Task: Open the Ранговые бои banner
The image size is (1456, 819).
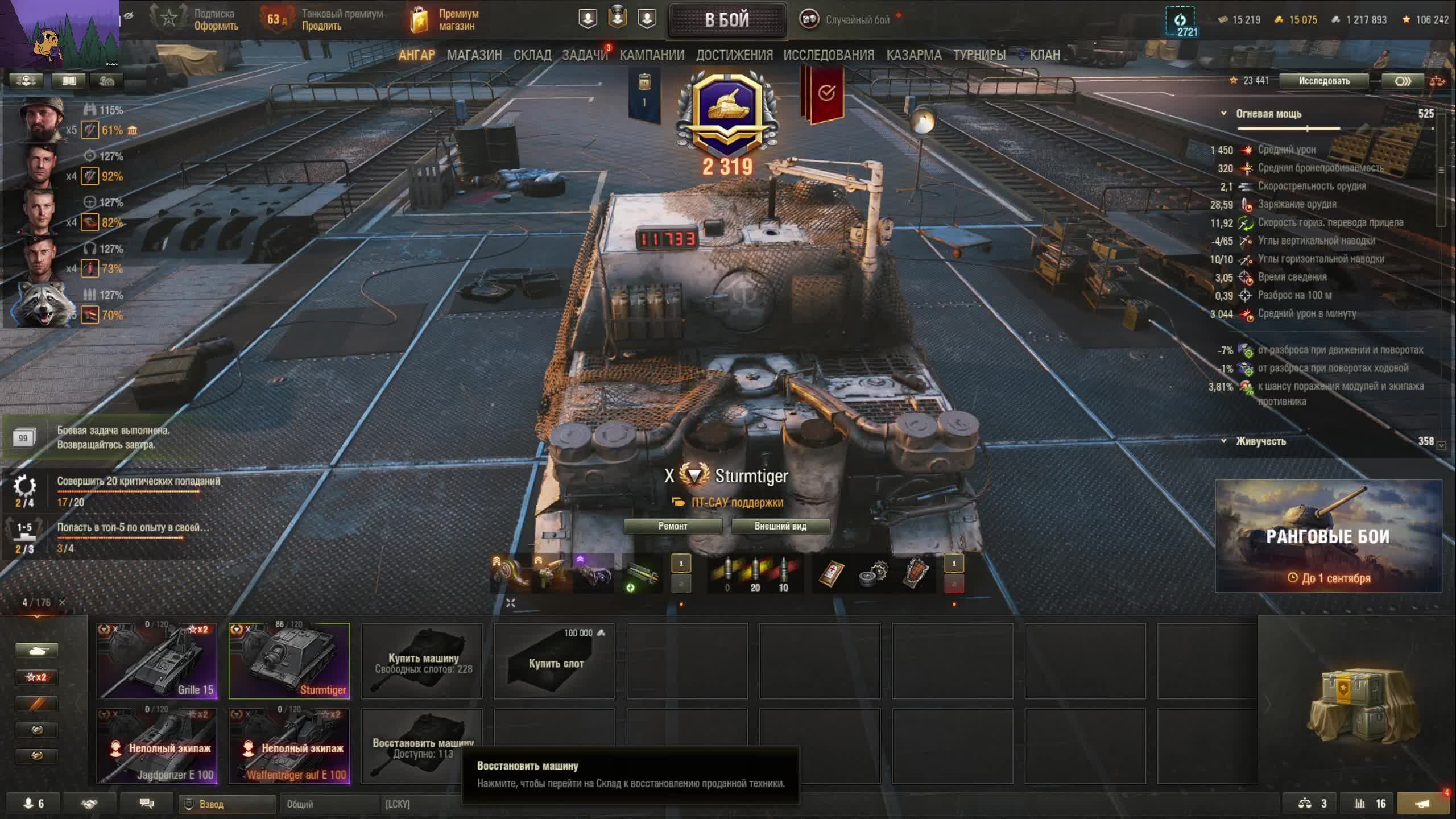Action: [1328, 536]
